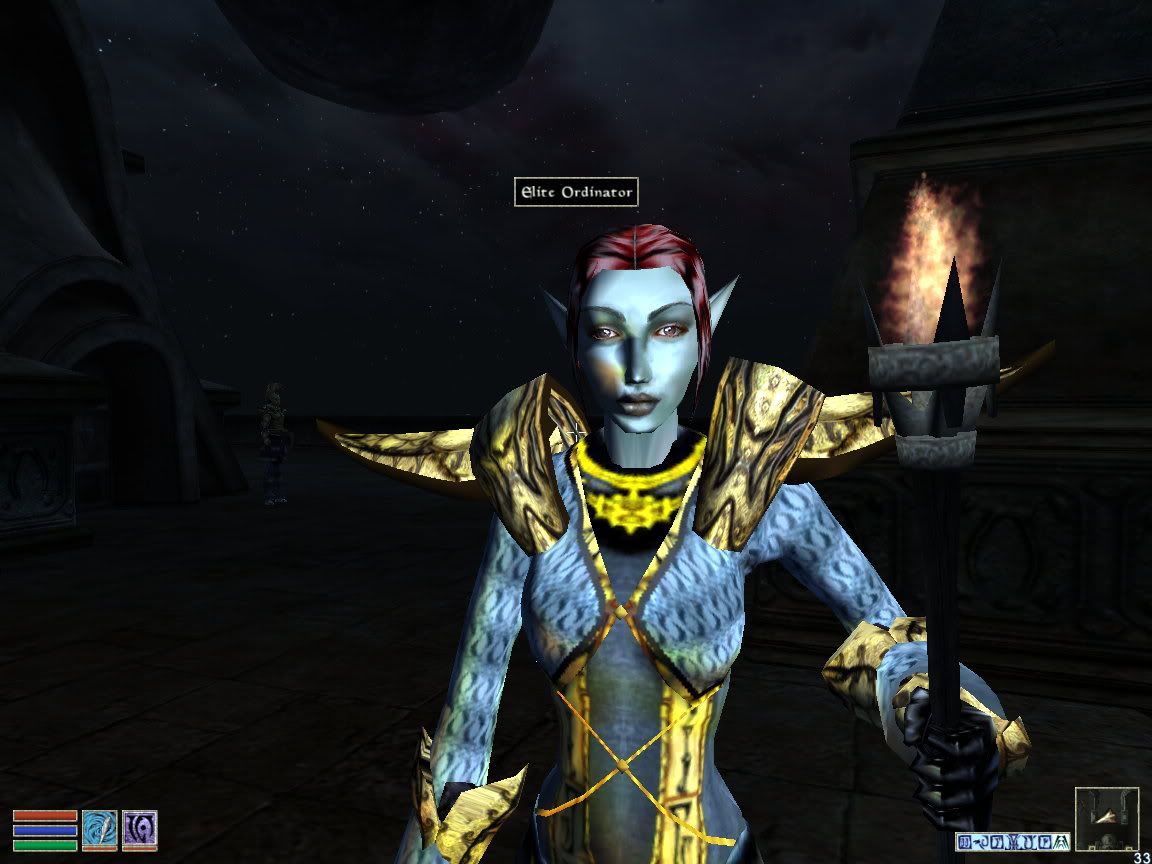Click the equipped weapon icon
Image resolution: width=1152 pixels, height=864 pixels.
(x=99, y=829)
